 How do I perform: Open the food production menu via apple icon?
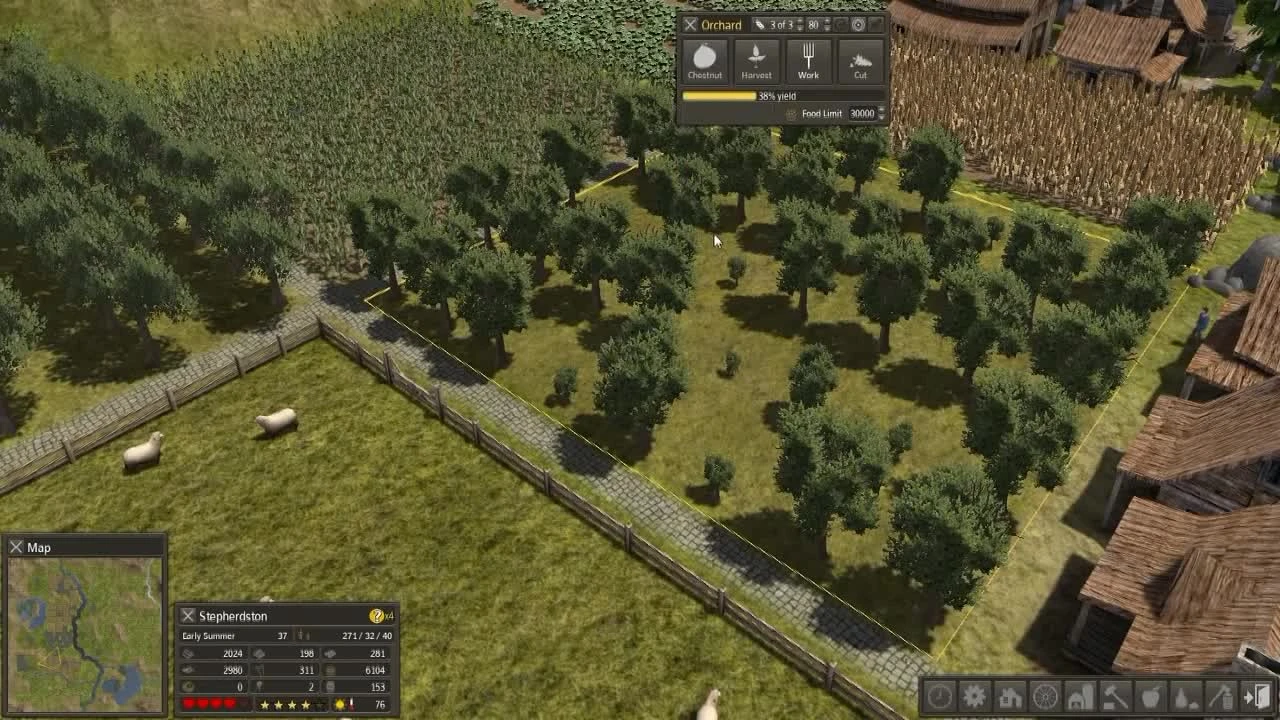click(1150, 698)
